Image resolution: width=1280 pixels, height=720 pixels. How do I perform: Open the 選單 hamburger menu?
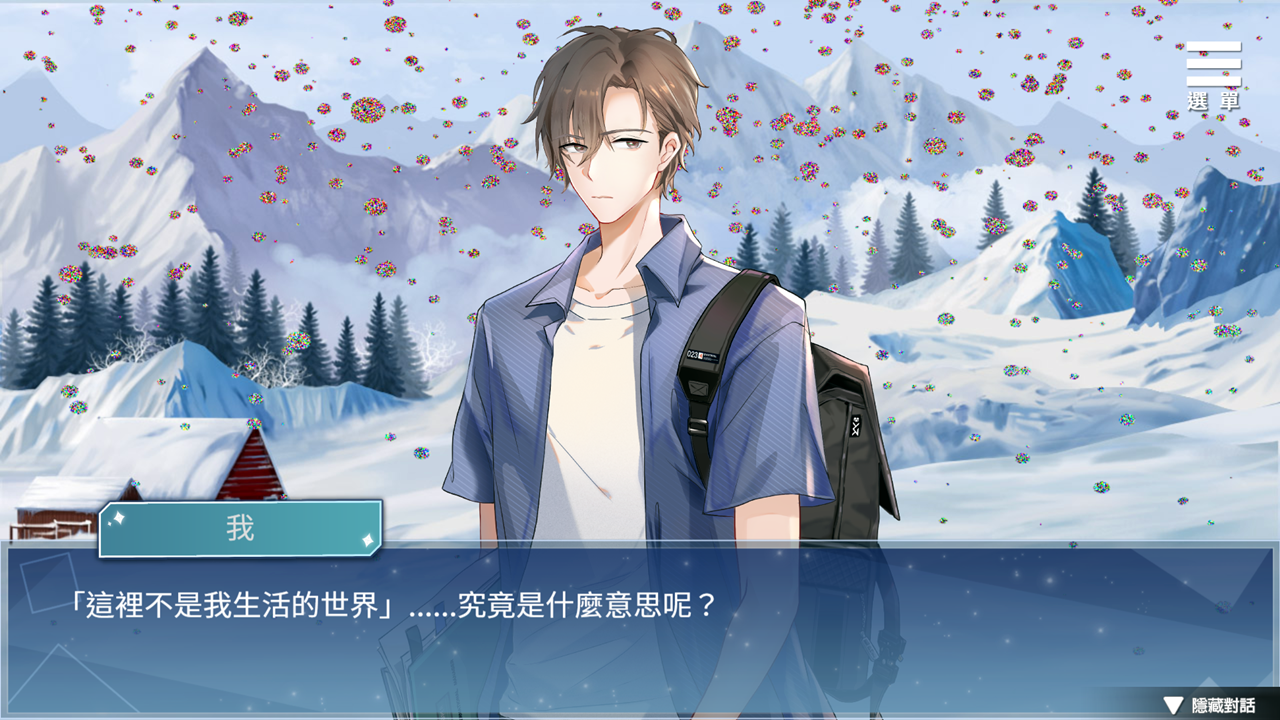(x=1213, y=75)
